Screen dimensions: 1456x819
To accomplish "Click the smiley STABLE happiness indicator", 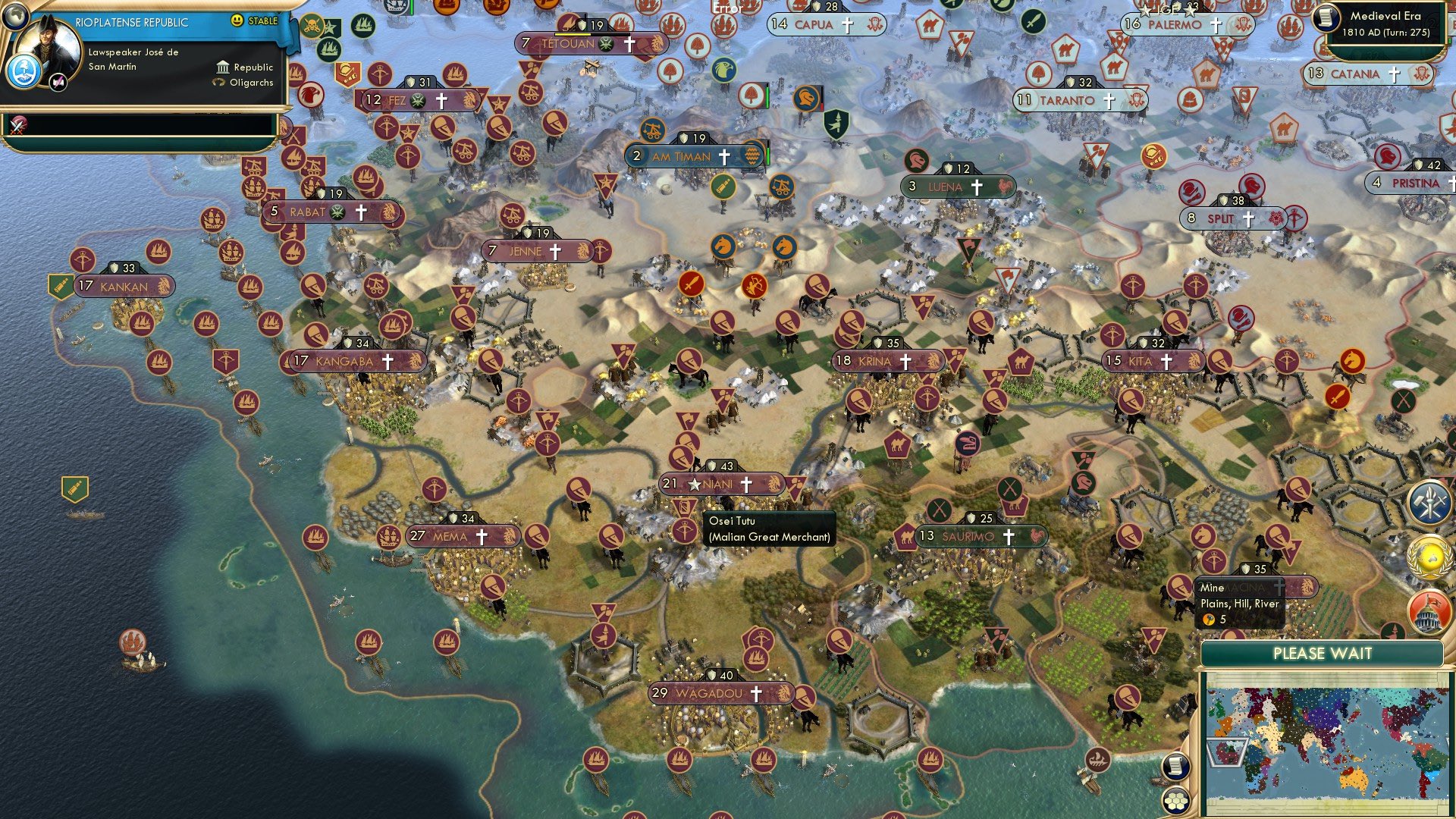I will coord(238,21).
